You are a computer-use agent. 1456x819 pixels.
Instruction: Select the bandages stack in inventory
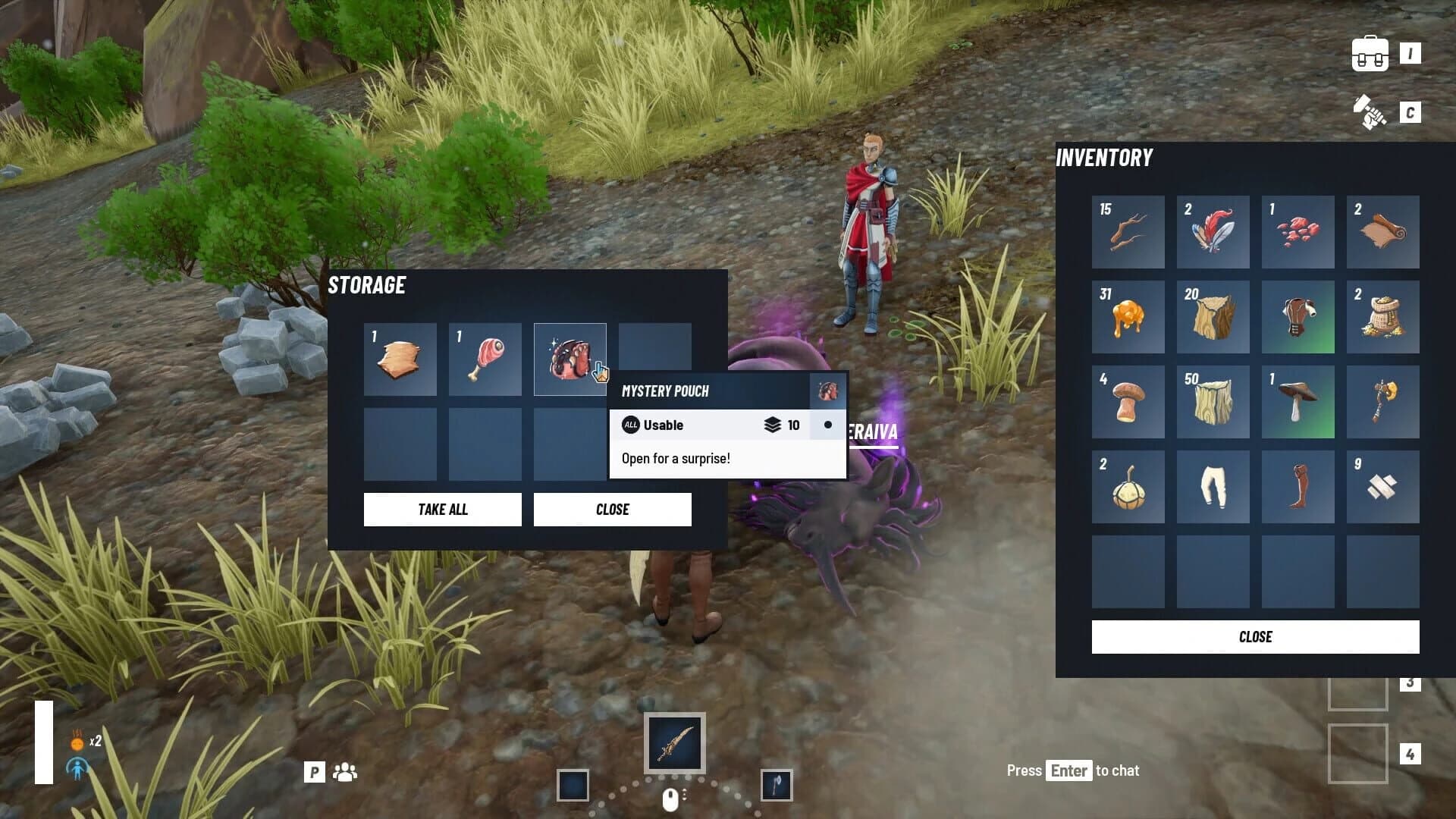pyautogui.click(x=1382, y=487)
